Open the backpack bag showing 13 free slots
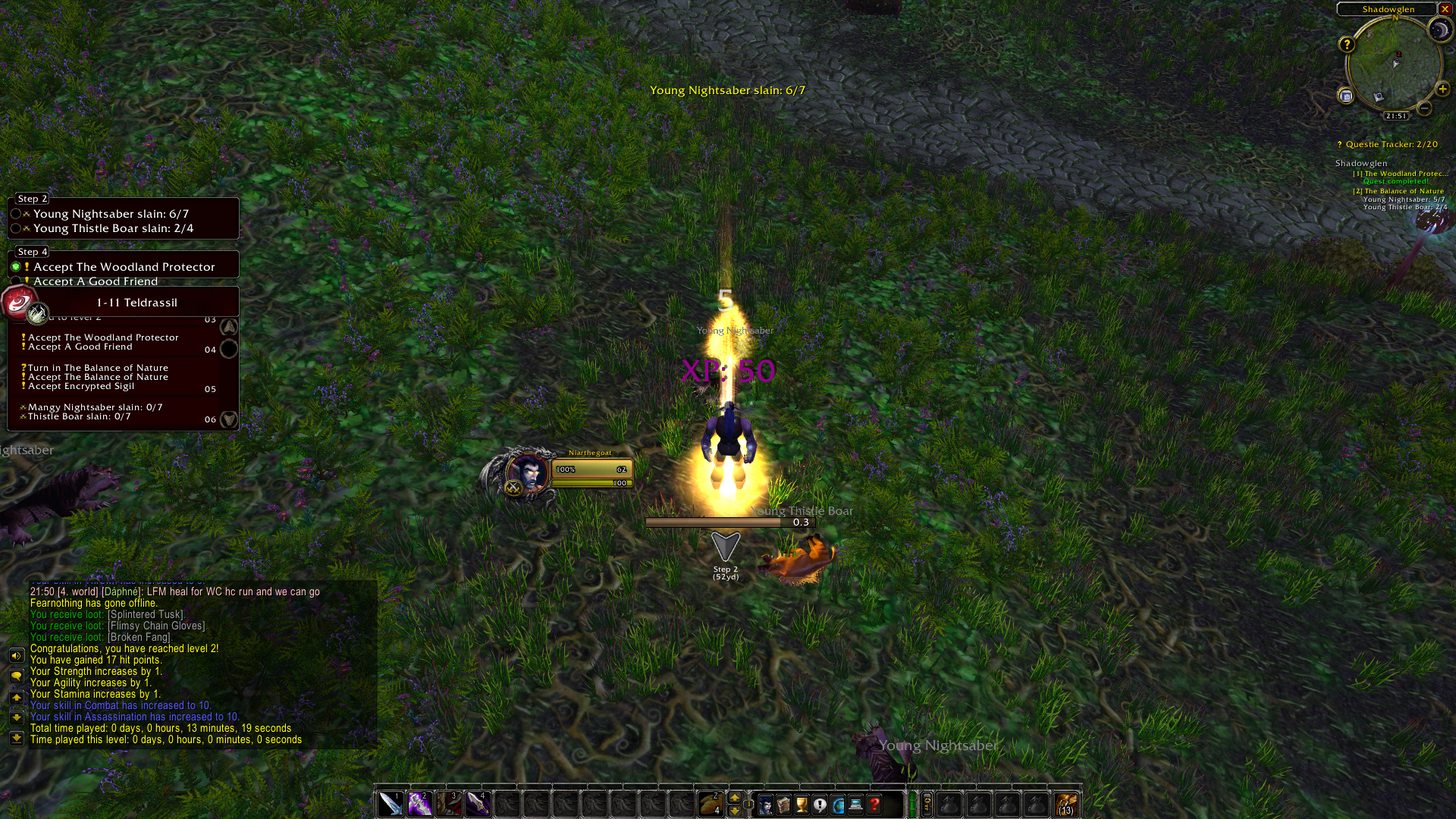Screen dimensions: 1456x819 coord(1065,804)
